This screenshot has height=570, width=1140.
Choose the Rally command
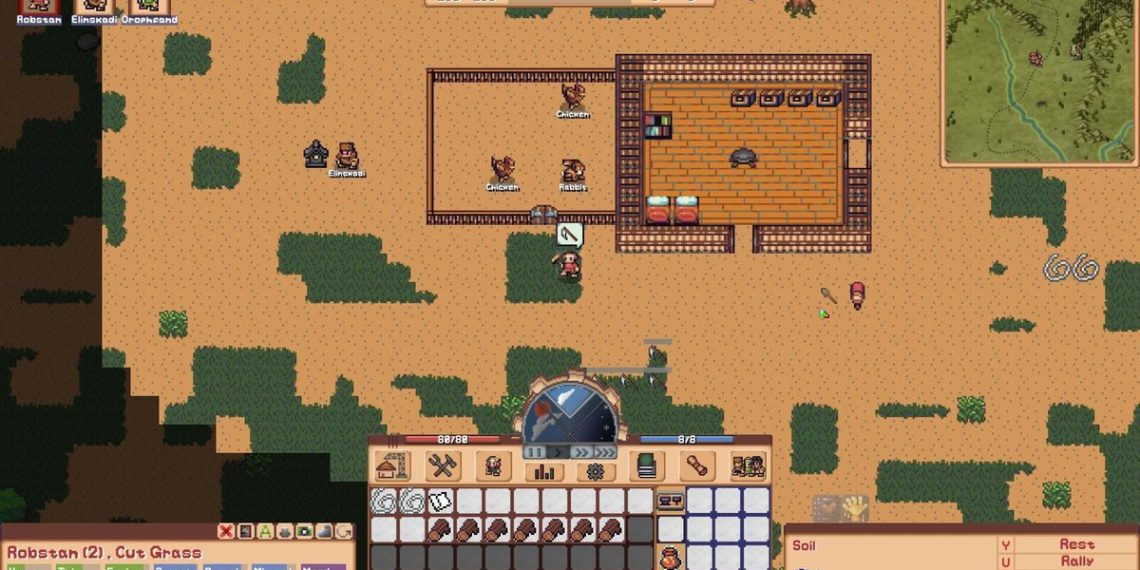[x=1076, y=561]
